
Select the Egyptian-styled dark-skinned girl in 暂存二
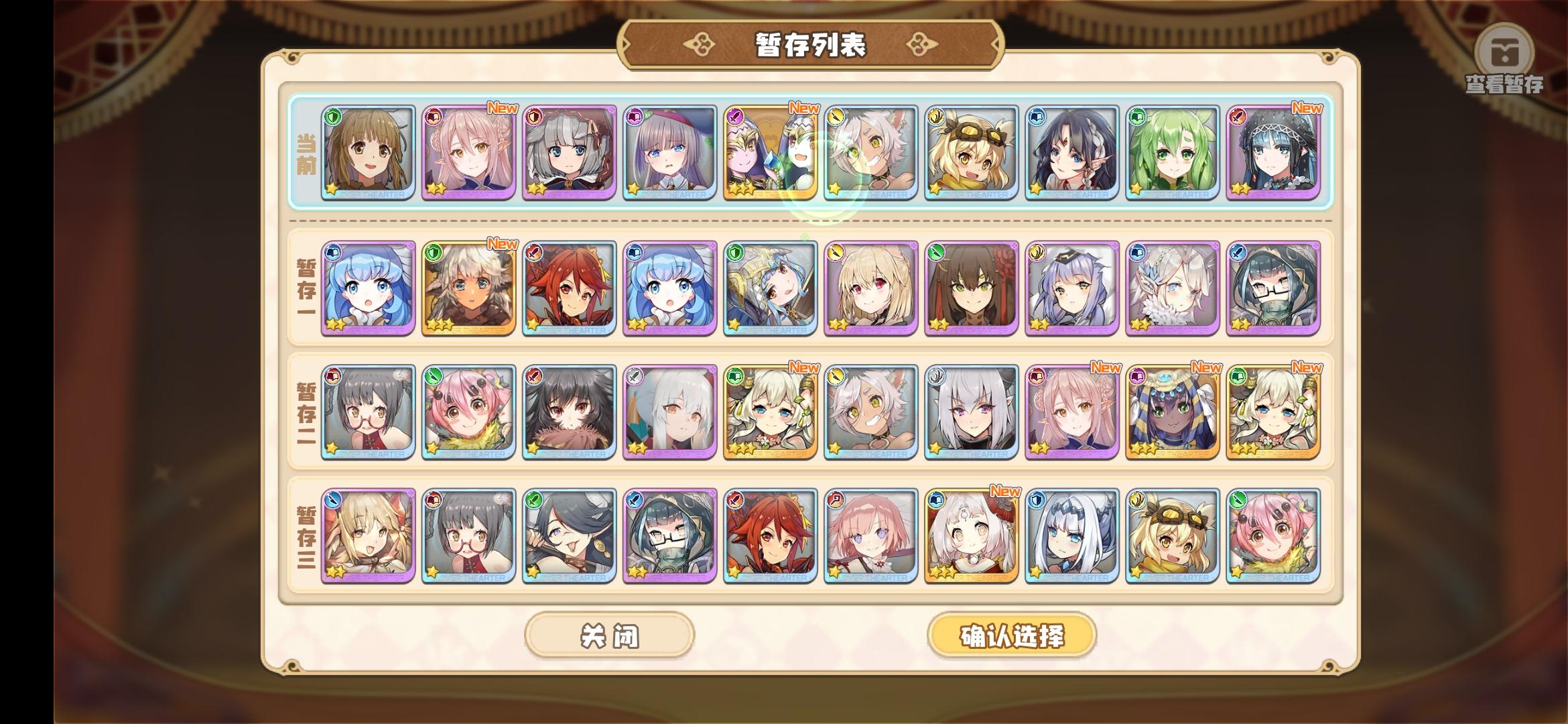[1173, 414]
